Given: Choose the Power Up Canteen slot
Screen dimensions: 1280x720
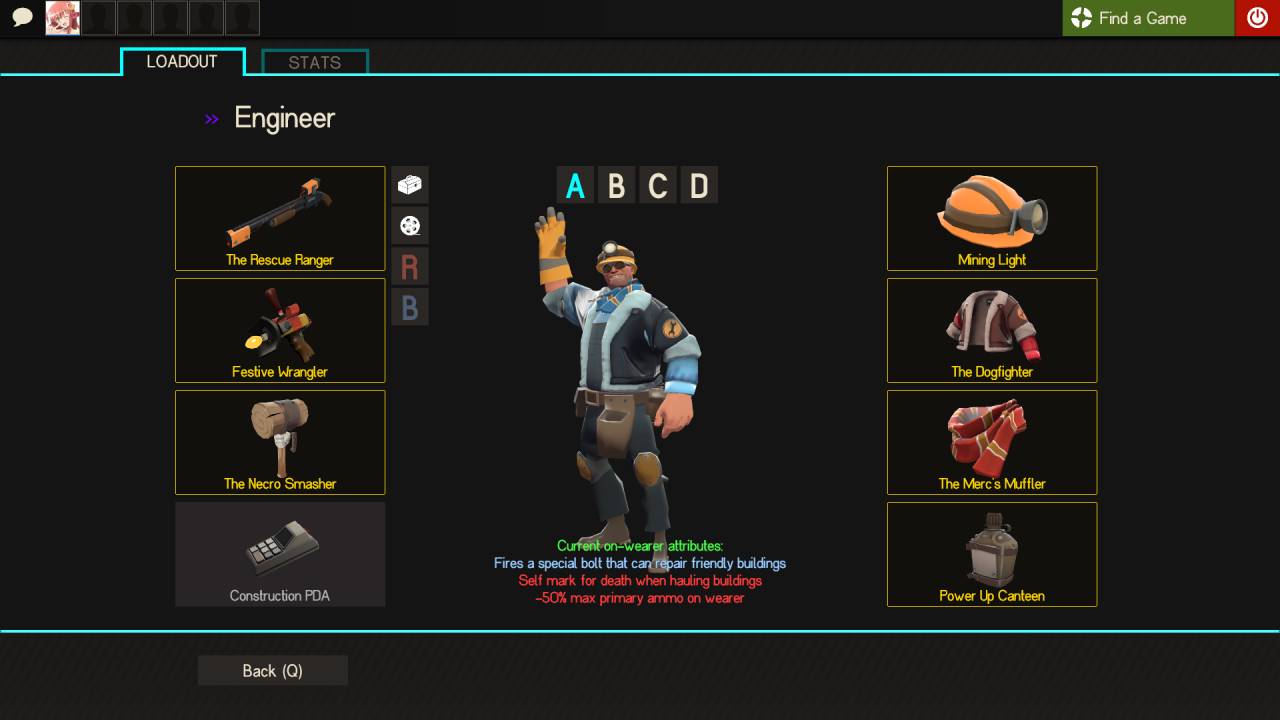Looking at the screenshot, I should coord(992,554).
